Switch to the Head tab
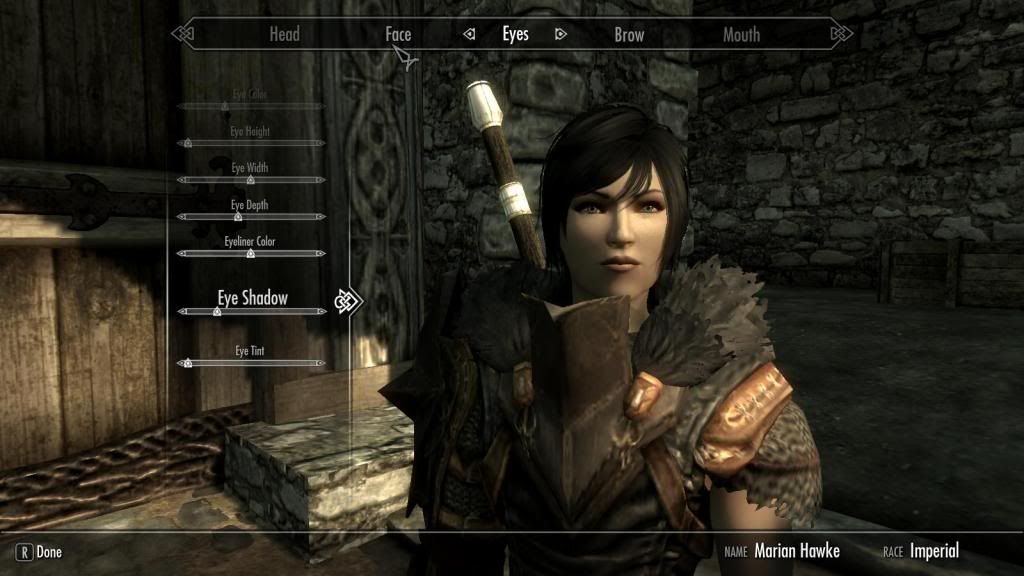 pyautogui.click(x=284, y=34)
